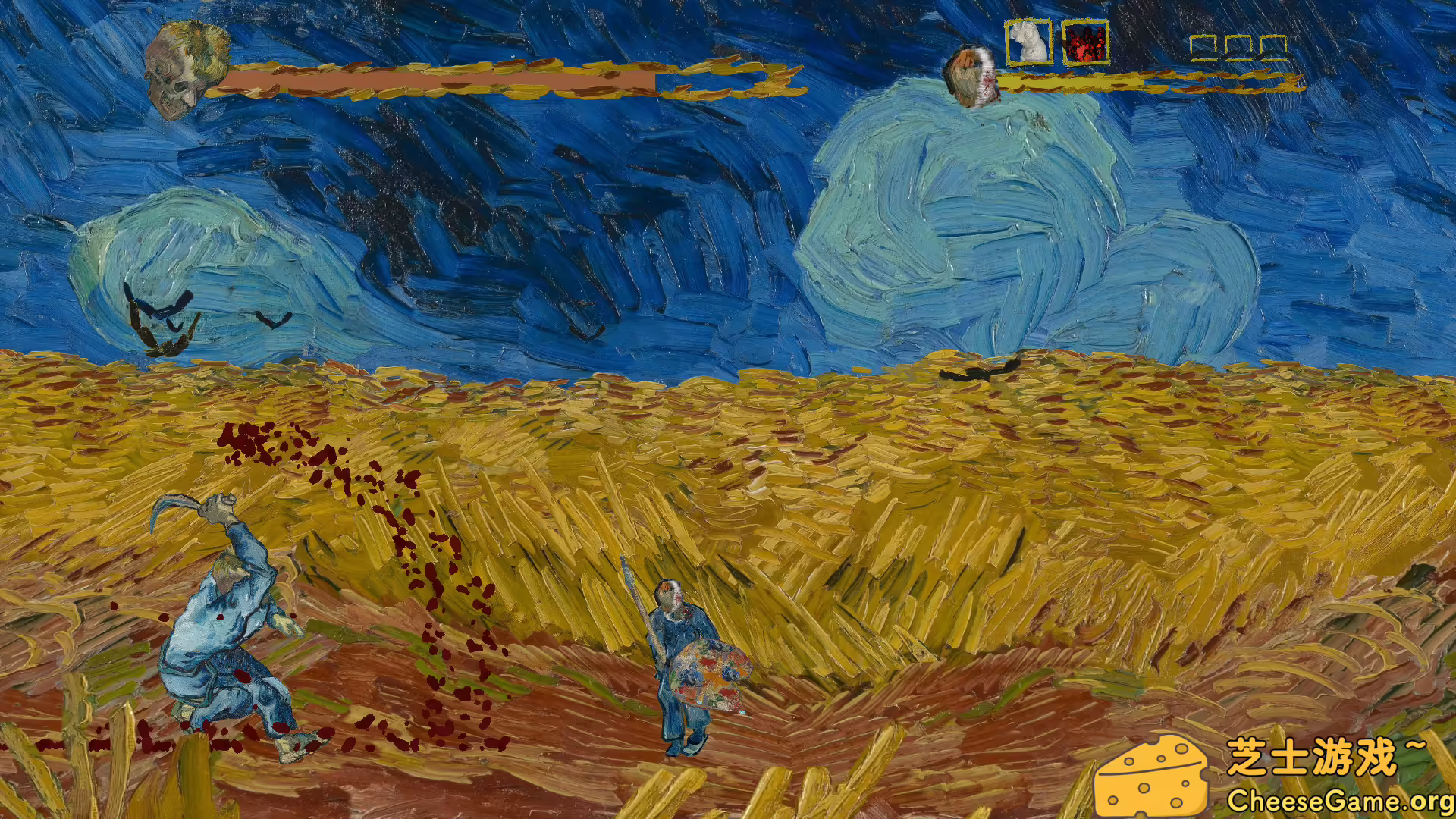Click the dark birds in the left sky

coord(159,311)
